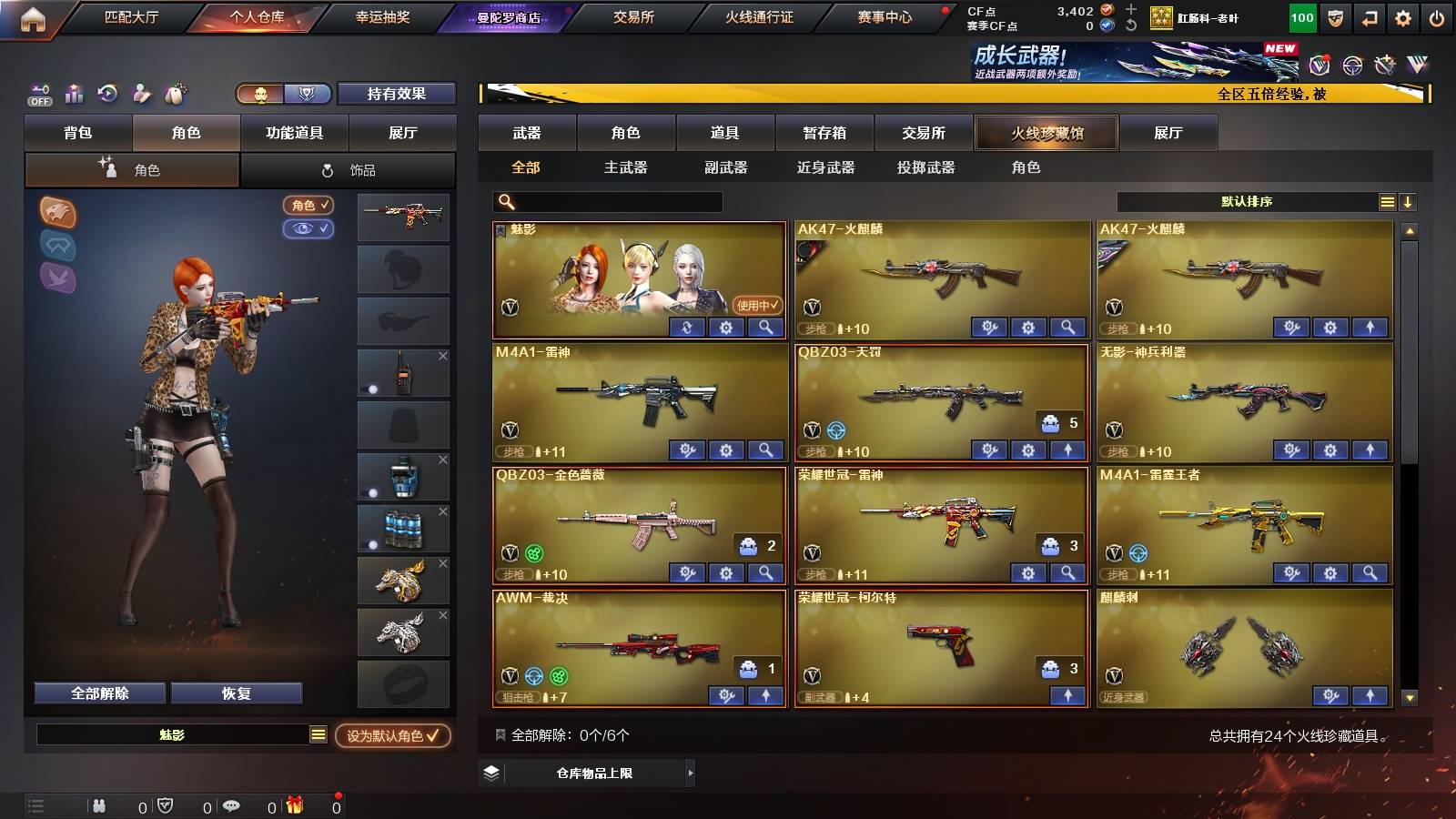Click the restore history icon near the OFF switch
Image resolution: width=1456 pixels, height=819 pixels.
click(x=108, y=94)
